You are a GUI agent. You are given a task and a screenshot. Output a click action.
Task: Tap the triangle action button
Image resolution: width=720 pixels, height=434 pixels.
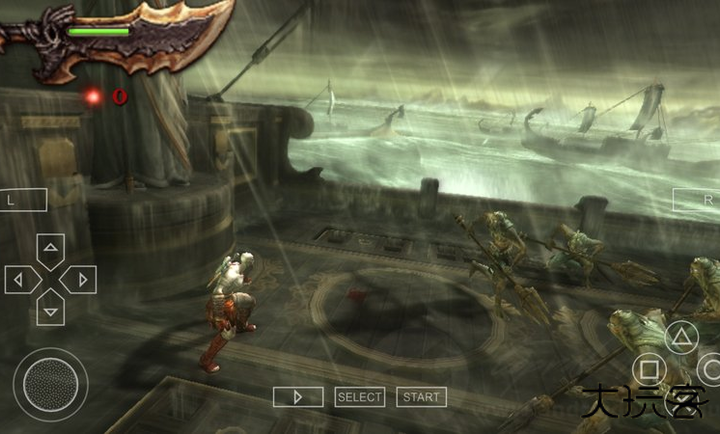click(x=681, y=335)
